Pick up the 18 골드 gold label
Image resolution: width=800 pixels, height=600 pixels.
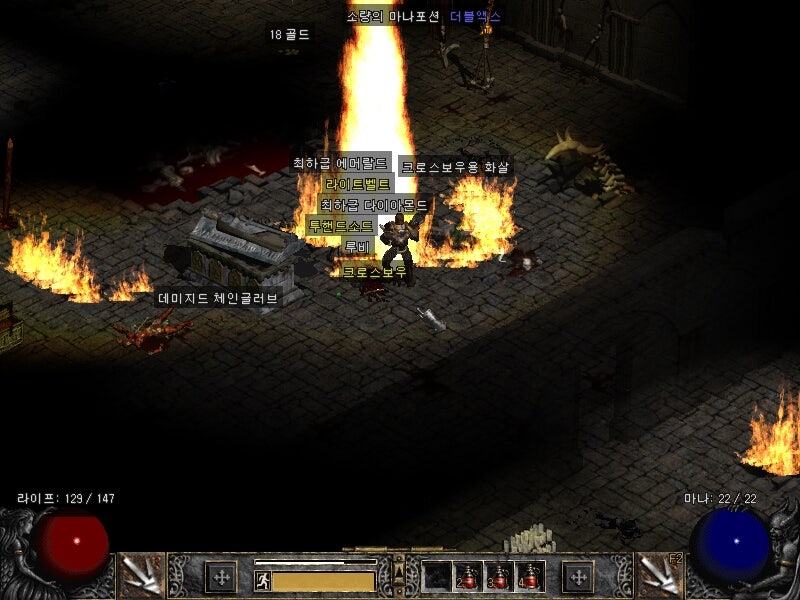click(289, 35)
